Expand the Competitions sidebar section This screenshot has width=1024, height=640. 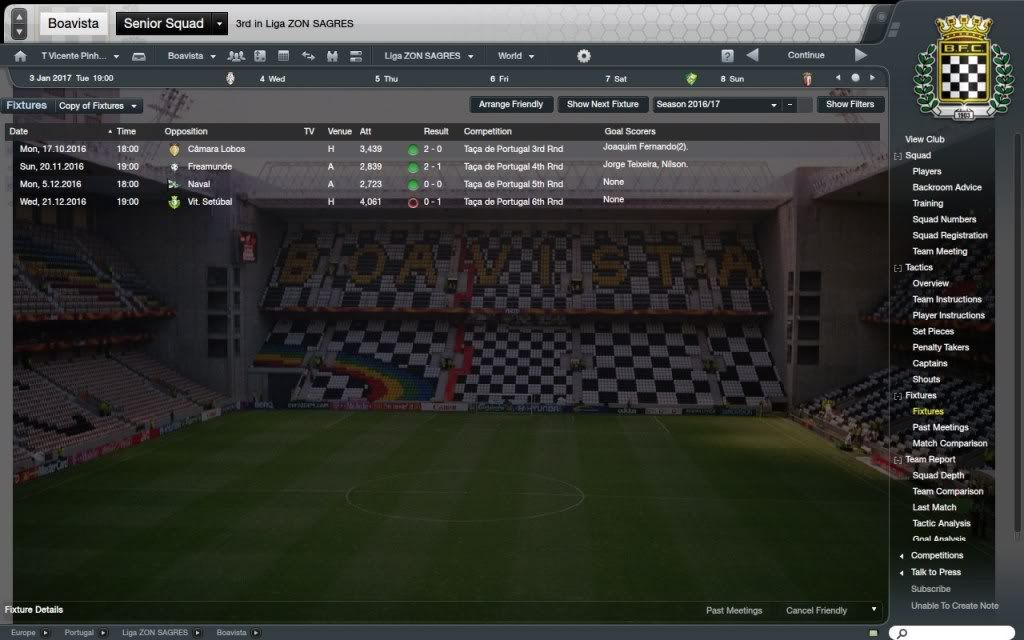[936, 556]
